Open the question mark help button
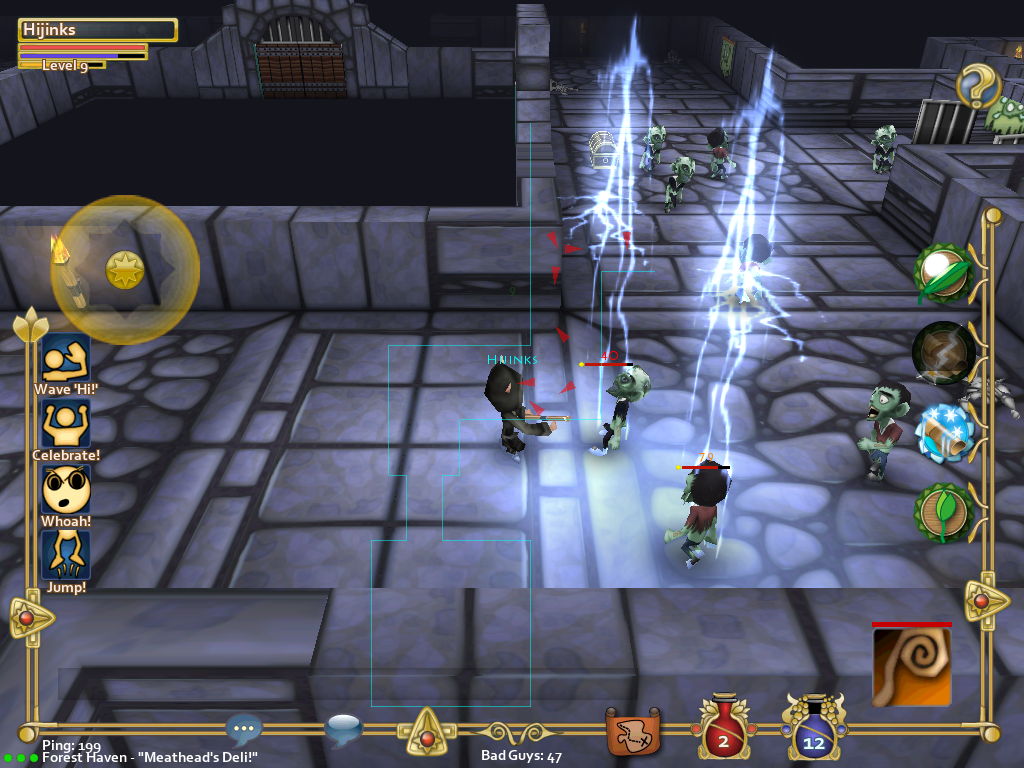The width and height of the screenshot is (1024, 768). click(979, 88)
